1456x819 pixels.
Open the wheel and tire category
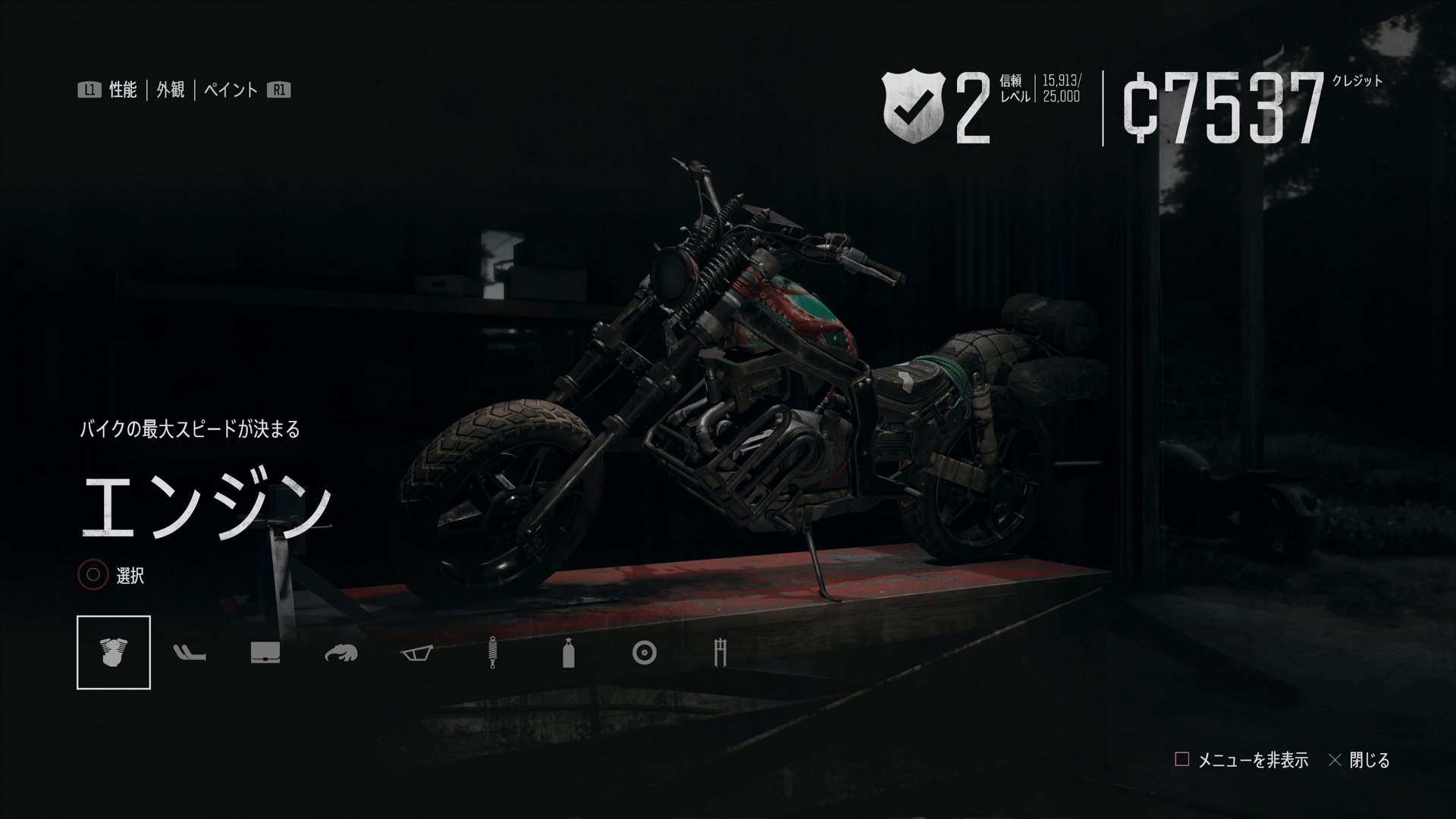pyautogui.click(x=645, y=653)
